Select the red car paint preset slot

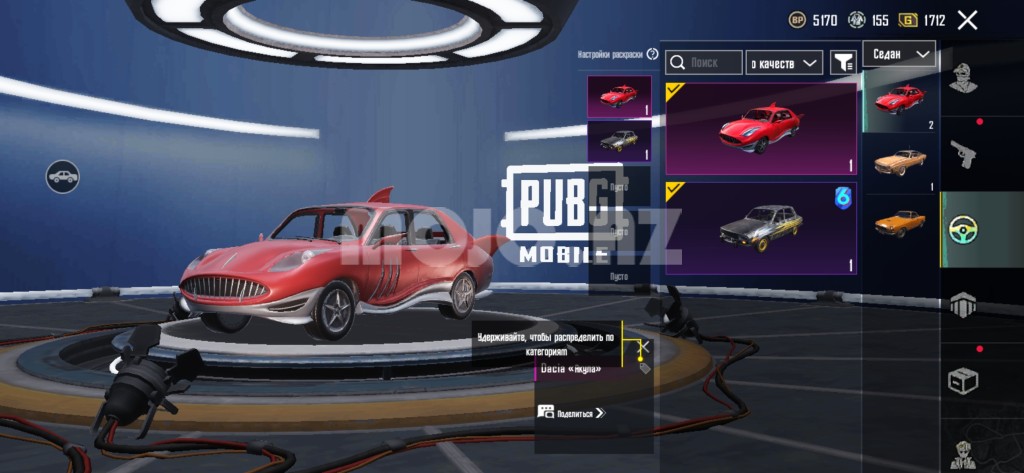coord(619,97)
